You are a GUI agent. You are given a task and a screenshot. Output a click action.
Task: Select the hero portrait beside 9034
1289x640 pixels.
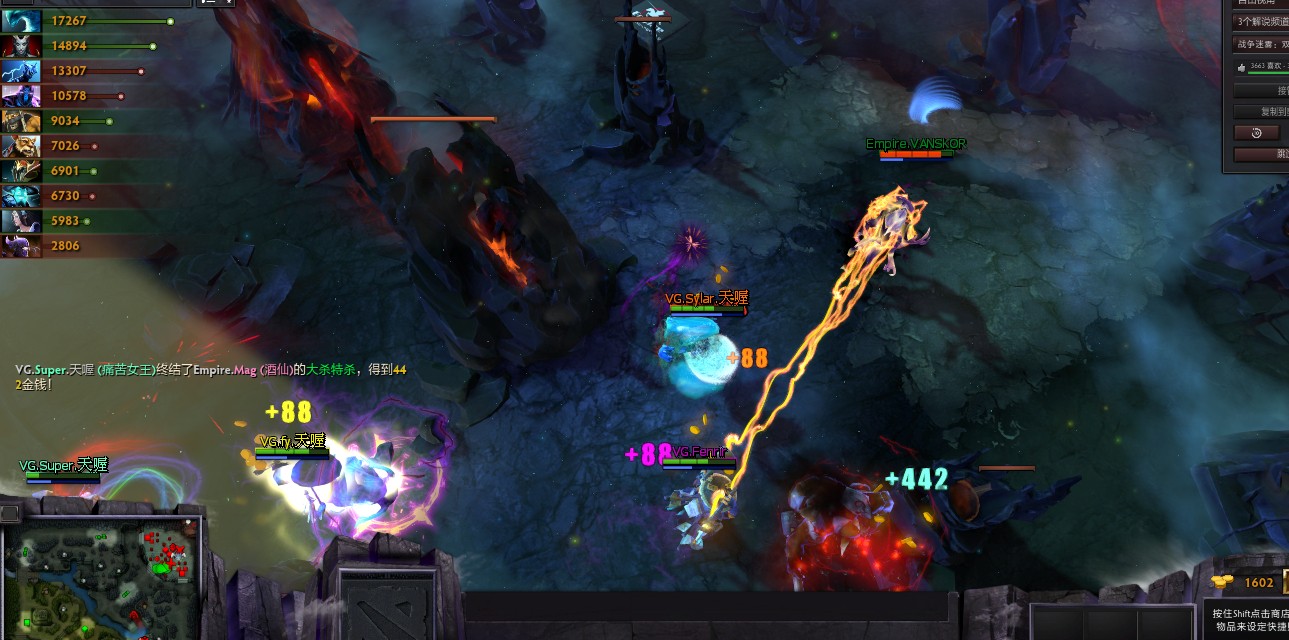click(x=21, y=121)
